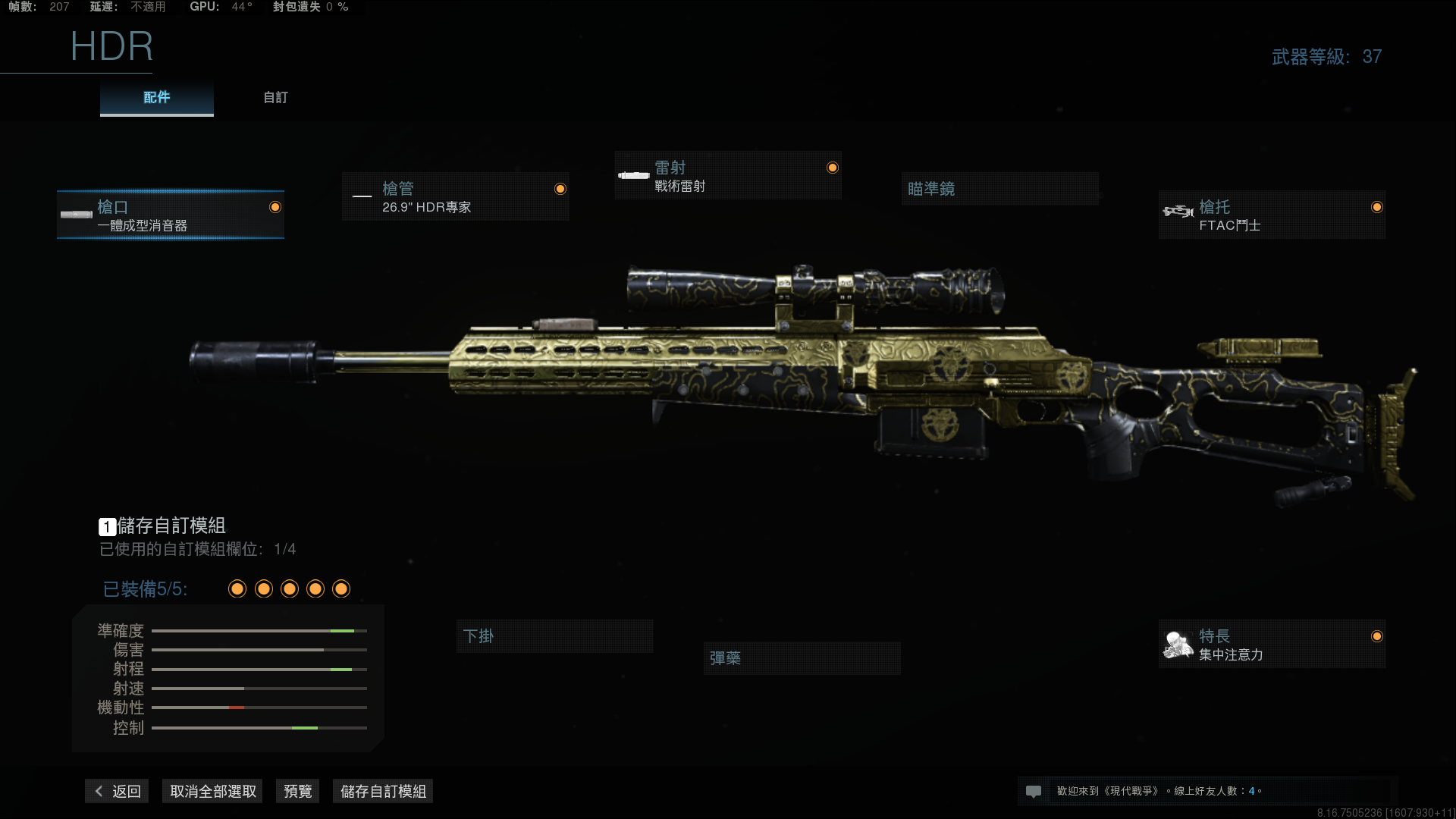Click the 準確度 accuracy stat bar
The height and width of the screenshot is (819, 1456).
tap(258, 630)
